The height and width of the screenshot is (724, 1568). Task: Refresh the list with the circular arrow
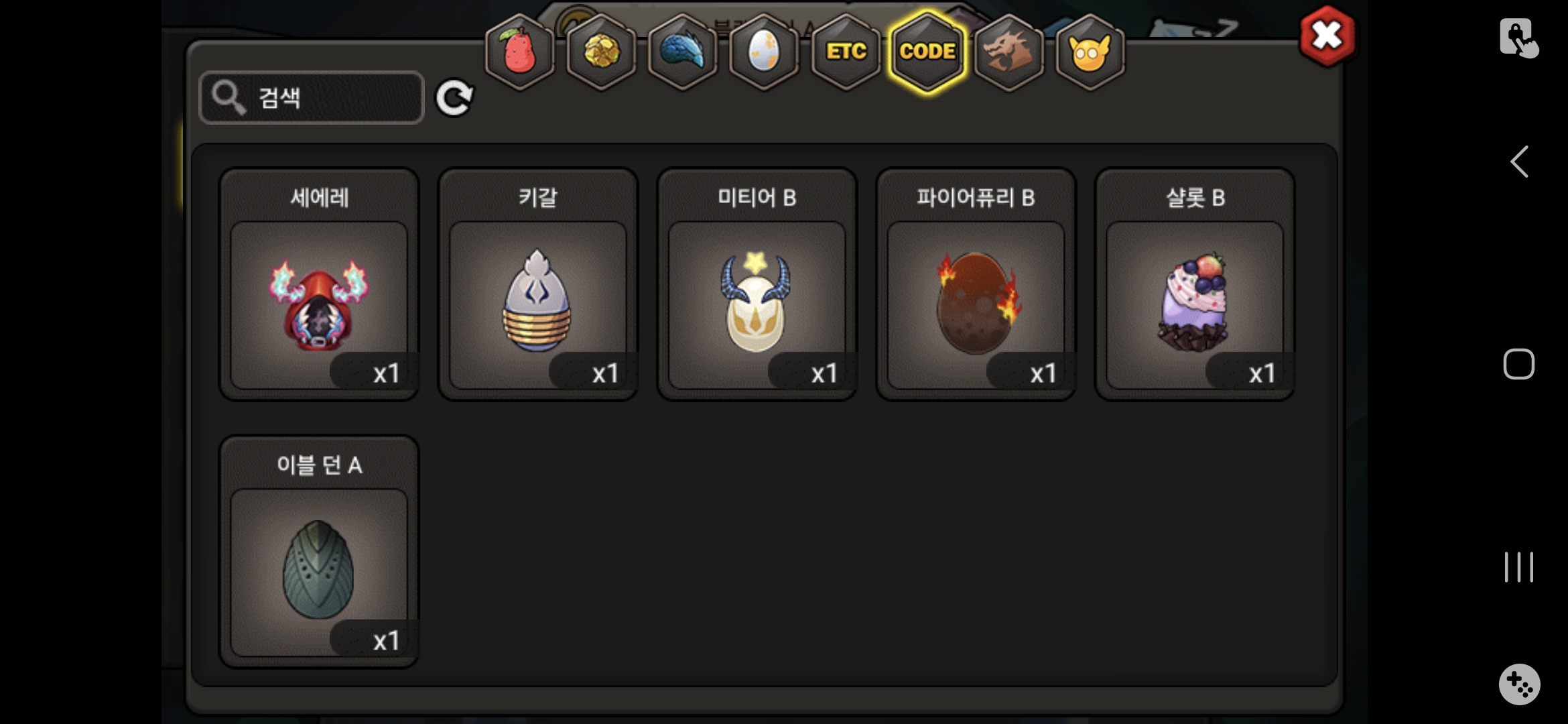point(454,99)
